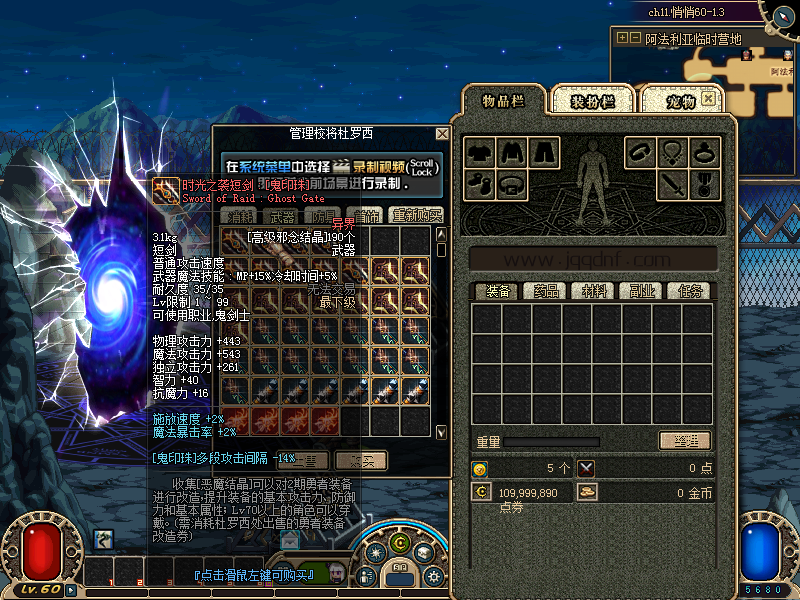Select the 物品栏 tab
Viewport: 800px width, 600px height.
504,101
